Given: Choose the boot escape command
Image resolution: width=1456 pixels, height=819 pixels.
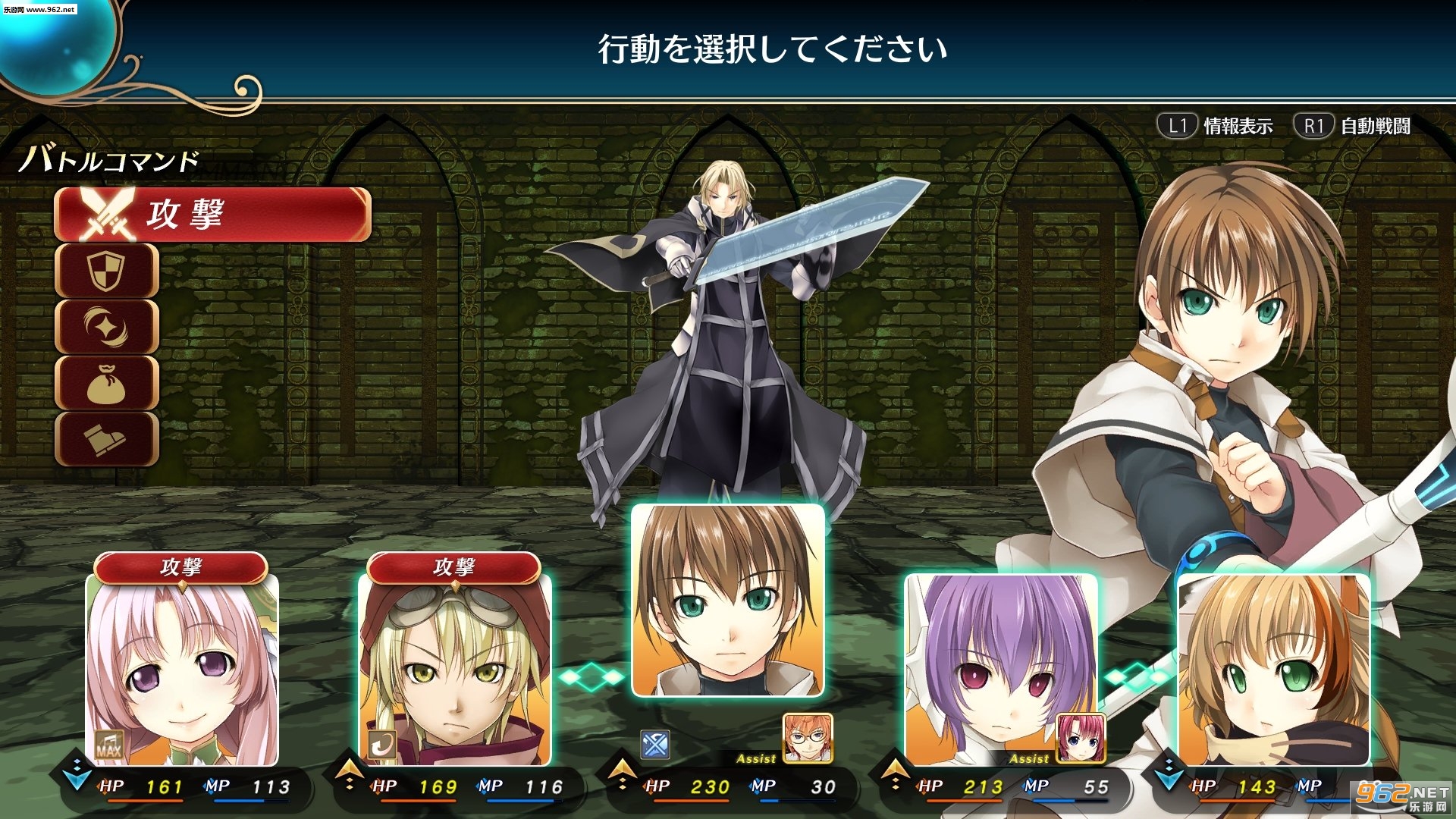Looking at the screenshot, I should 107,439.
